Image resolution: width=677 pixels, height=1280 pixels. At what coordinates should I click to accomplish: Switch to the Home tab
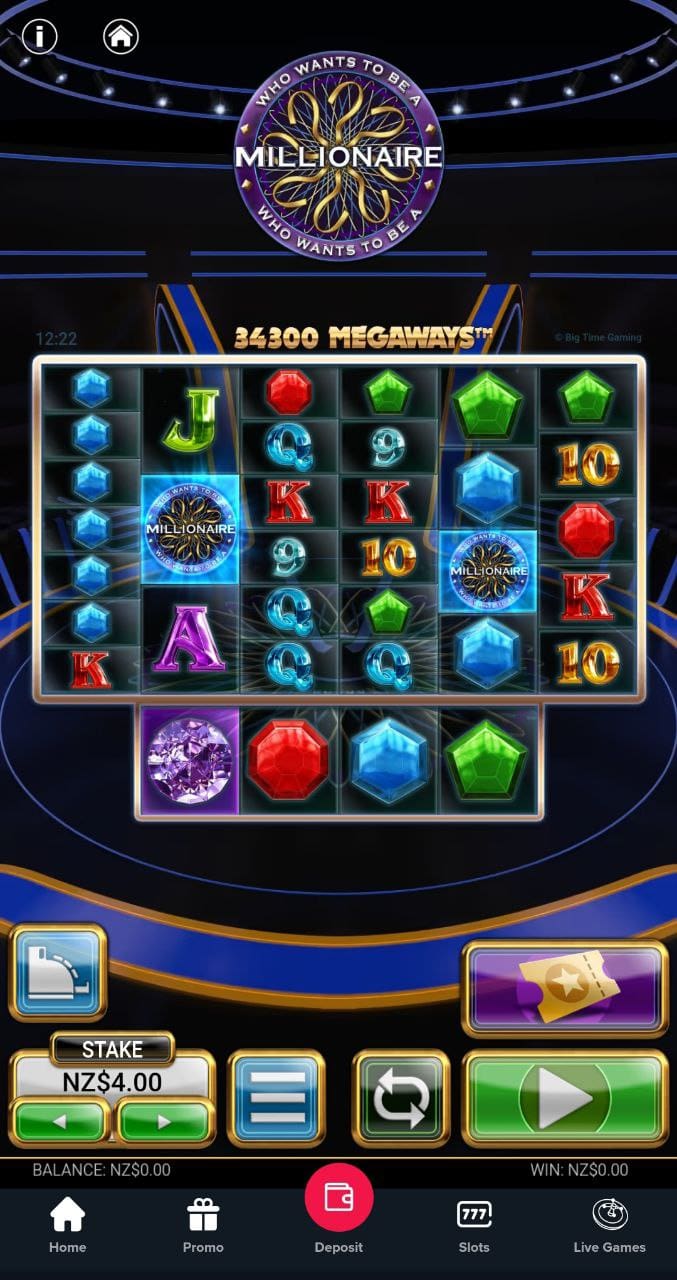(x=68, y=1226)
